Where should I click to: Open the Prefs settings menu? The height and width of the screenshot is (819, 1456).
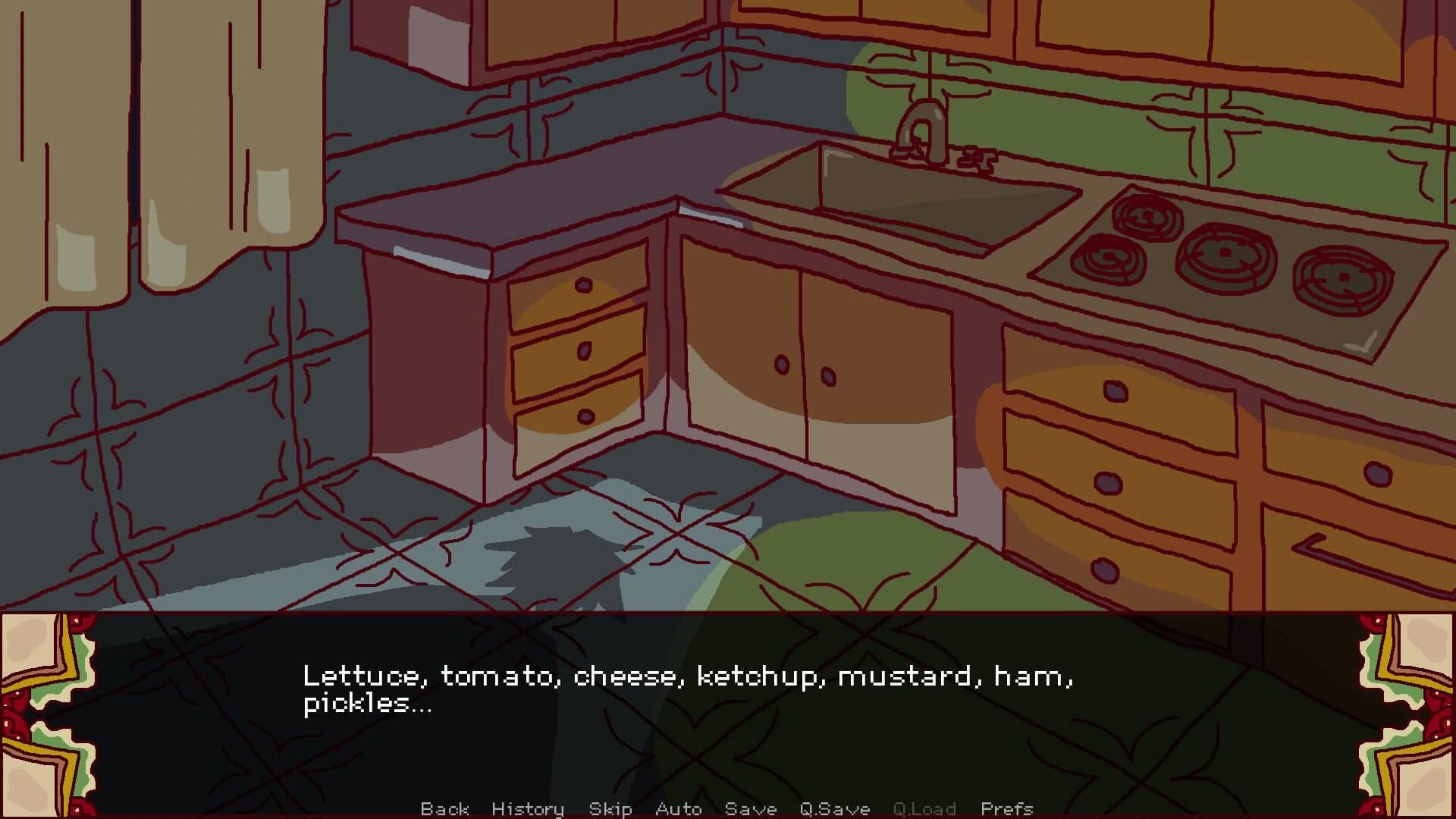(x=1009, y=808)
